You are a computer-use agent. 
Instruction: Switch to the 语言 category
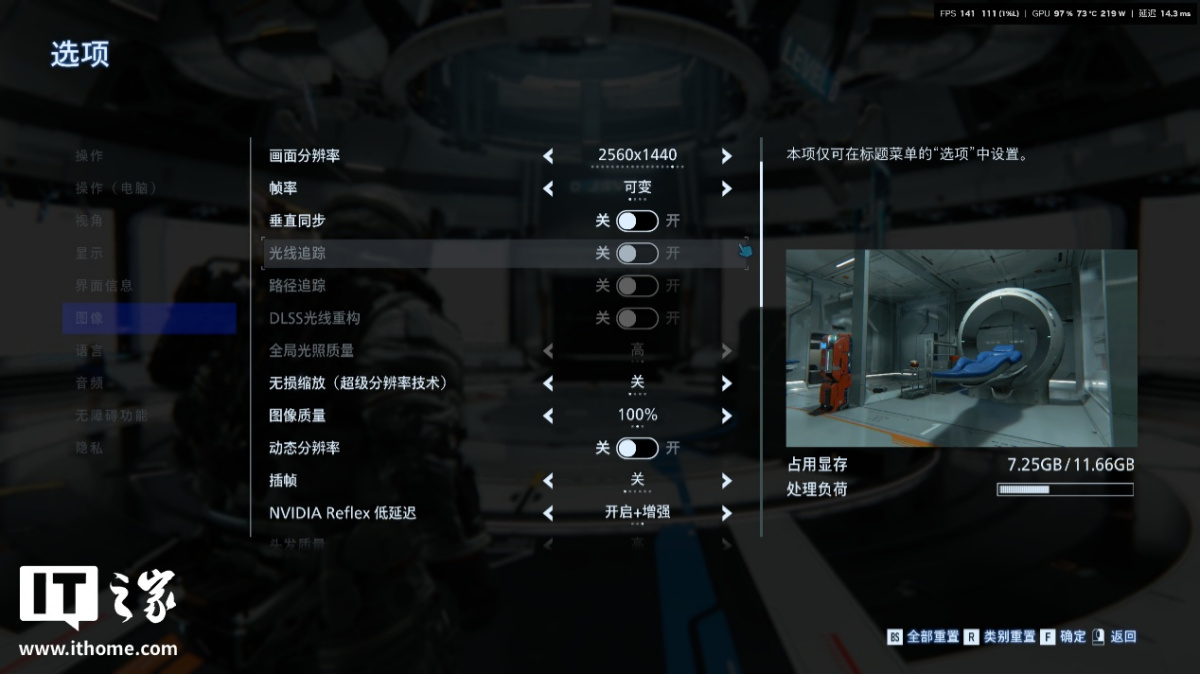pos(90,351)
